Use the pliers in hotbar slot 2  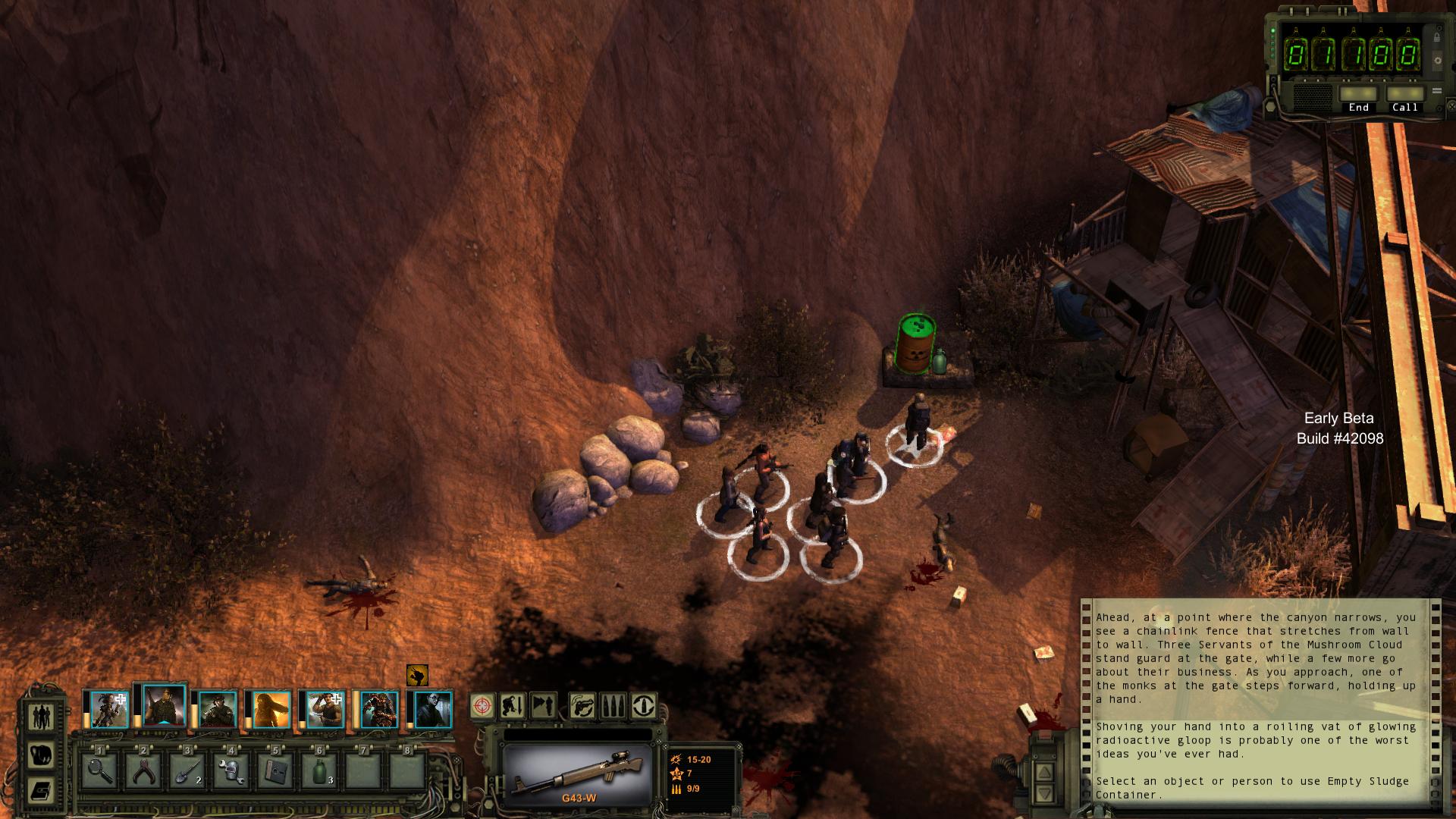[x=143, y=771]
